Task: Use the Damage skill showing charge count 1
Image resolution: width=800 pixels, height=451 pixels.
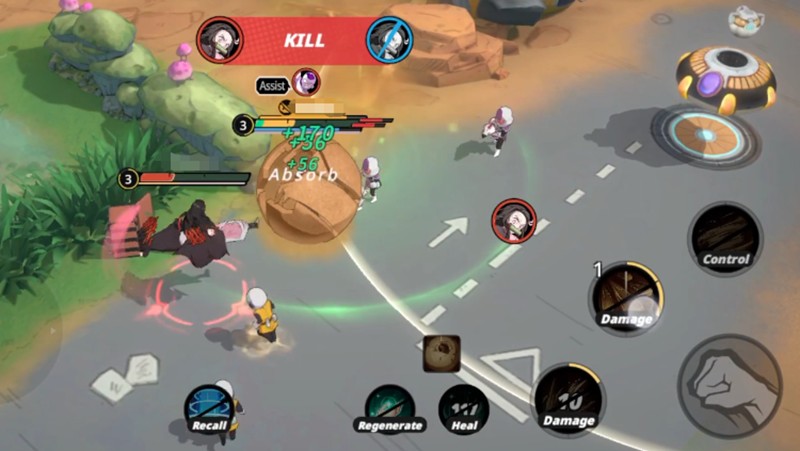Action: (626, 296)
